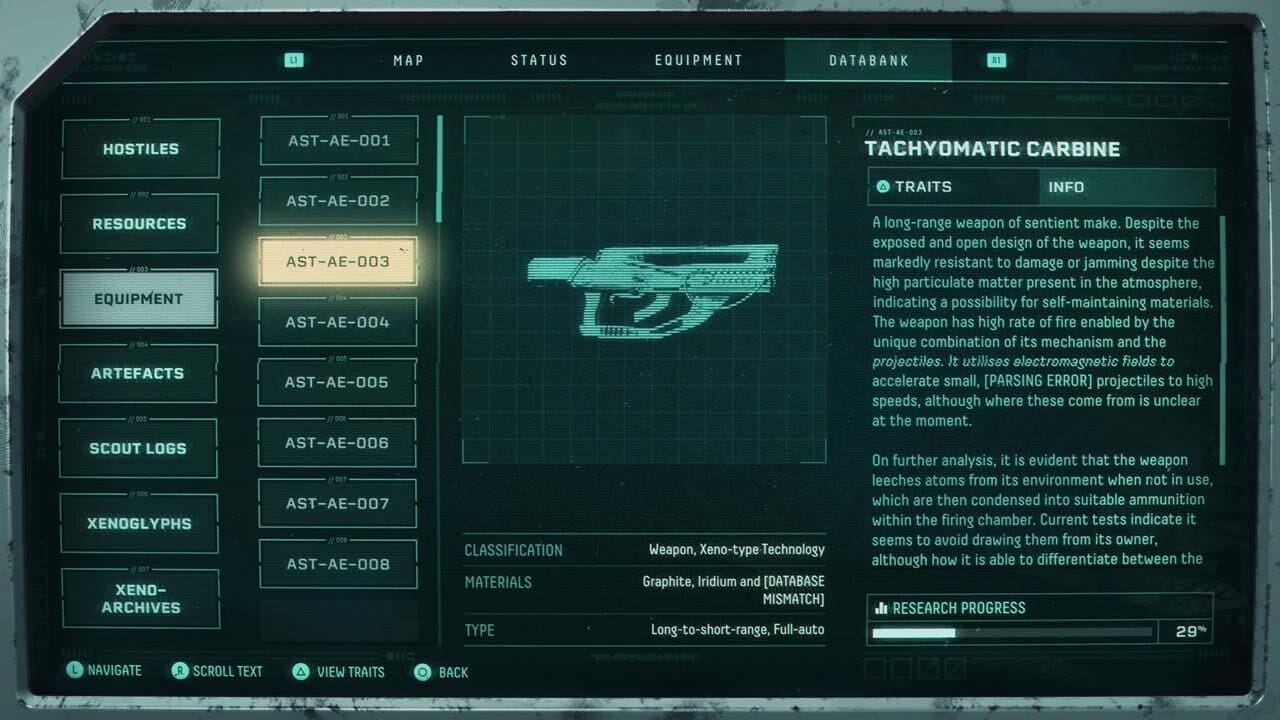Screen dimensions: 1280x720
Task: Click the triangle emblem next to Traits
Action: 883,186
